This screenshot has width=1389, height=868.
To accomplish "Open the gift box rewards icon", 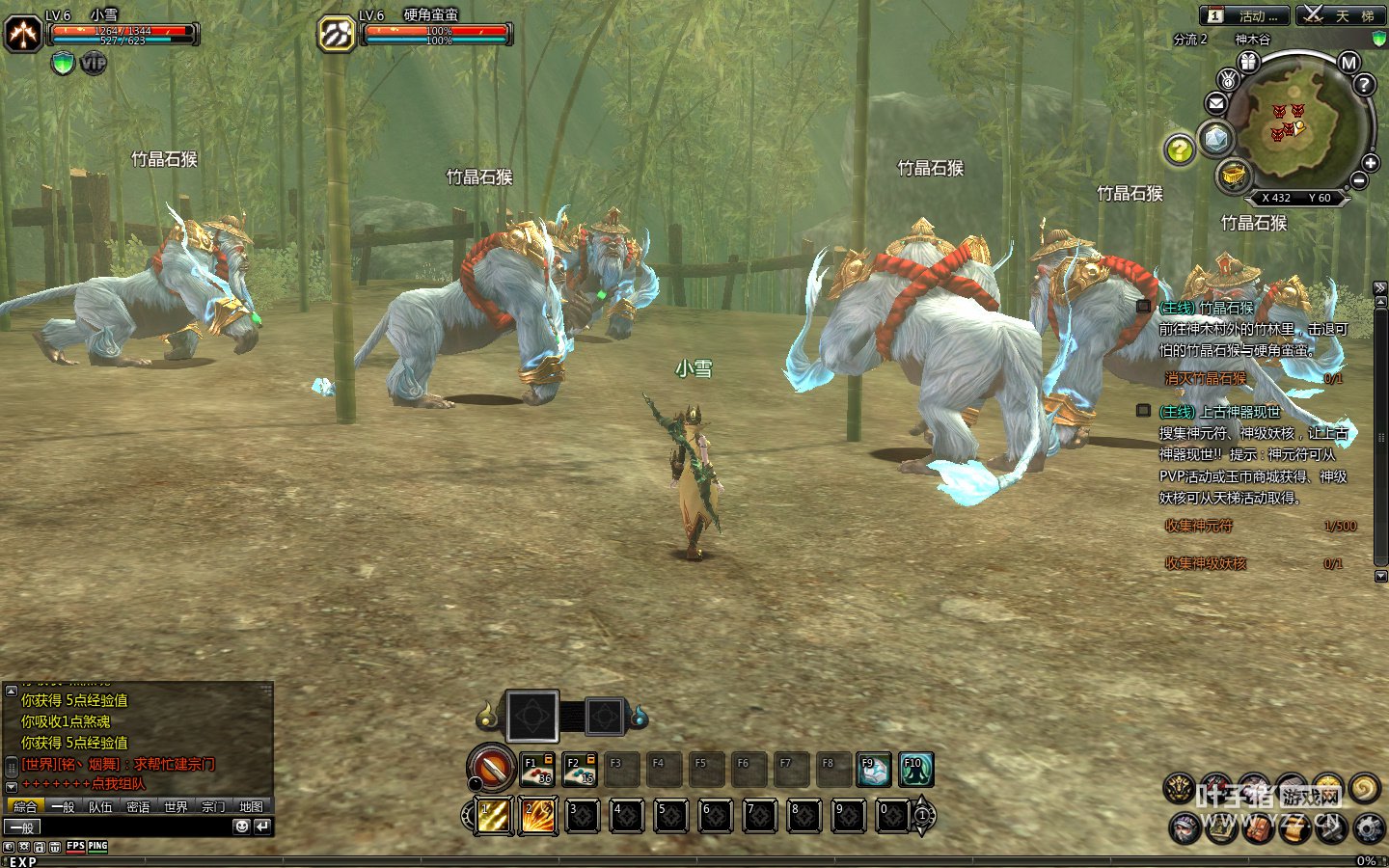I will 1249,62.
